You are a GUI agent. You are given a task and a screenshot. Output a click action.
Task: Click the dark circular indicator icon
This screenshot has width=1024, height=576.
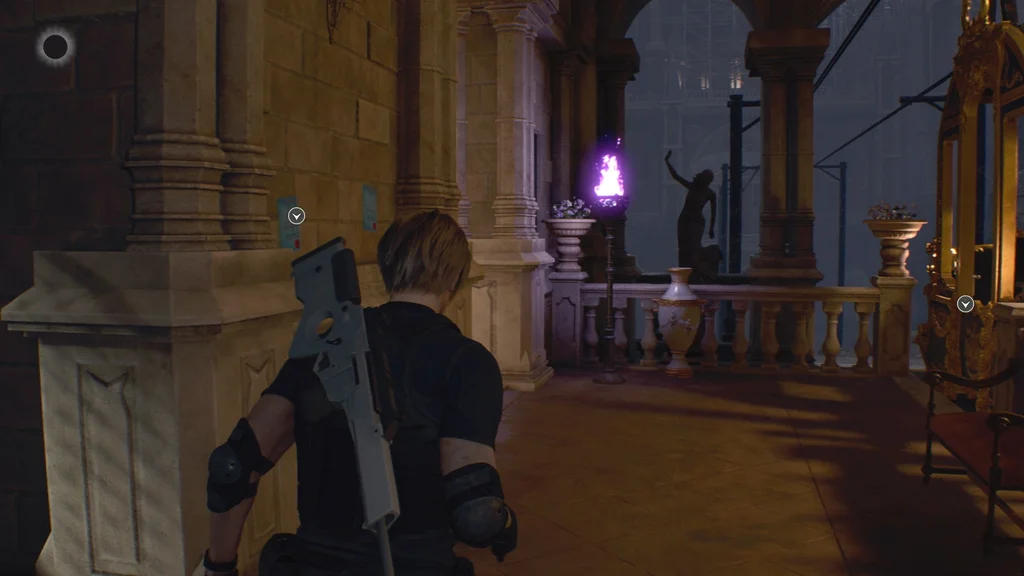tap(55, 46)
